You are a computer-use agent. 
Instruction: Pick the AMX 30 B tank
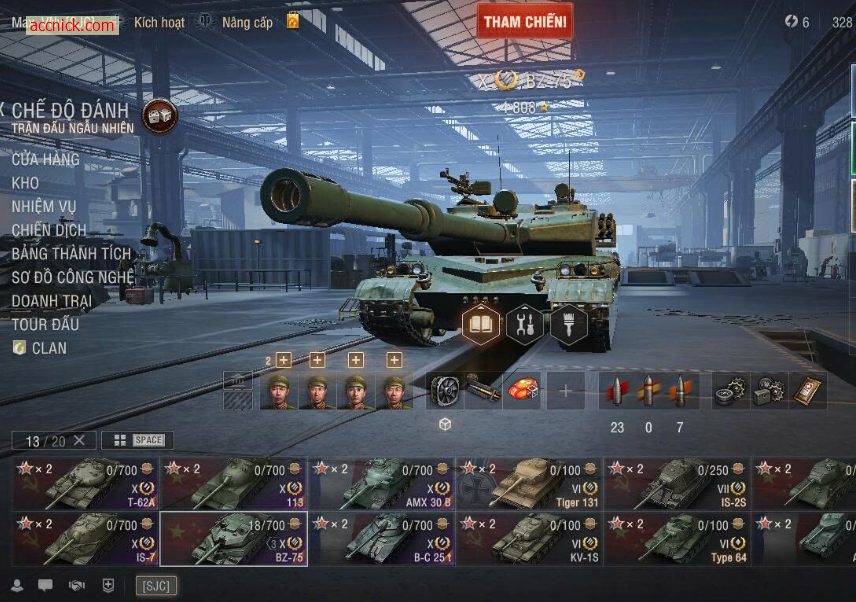[x=381, y=484]
